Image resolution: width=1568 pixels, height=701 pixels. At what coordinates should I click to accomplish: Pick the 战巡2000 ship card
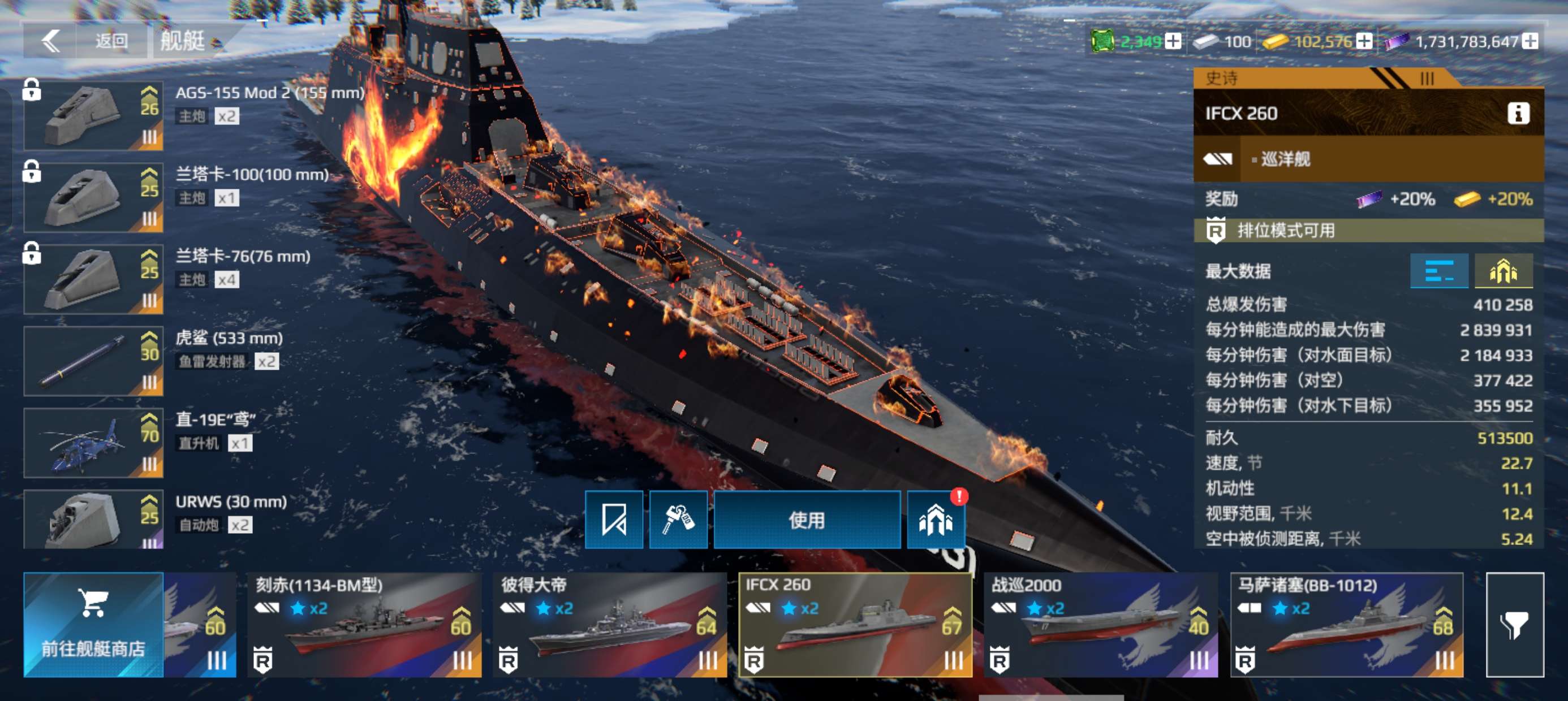coord(1101,625)
